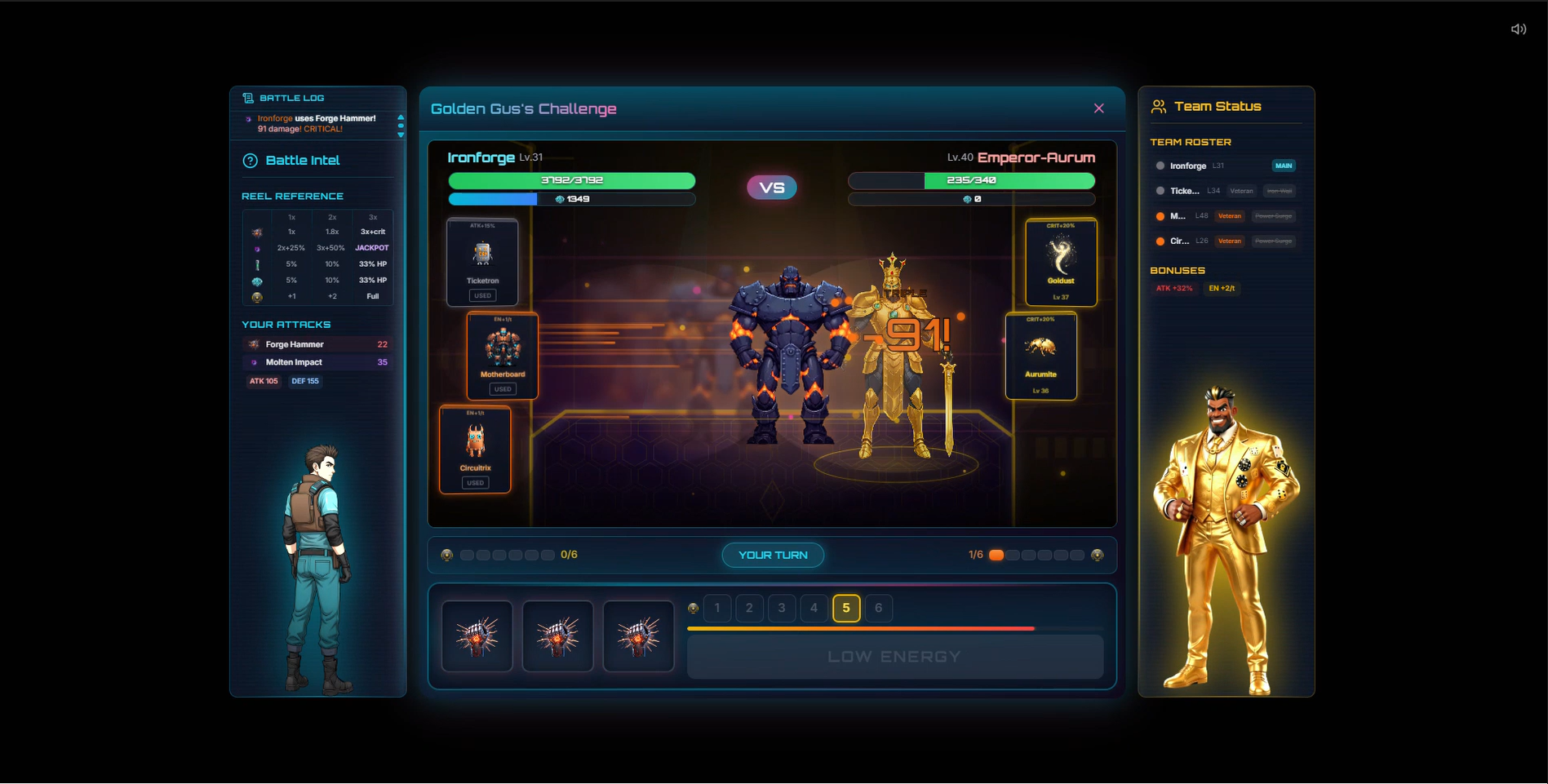This screenshot has width=1548, height=784.
Task: Click the Aurumite Lv 36 card
Action: point(1041,356)
